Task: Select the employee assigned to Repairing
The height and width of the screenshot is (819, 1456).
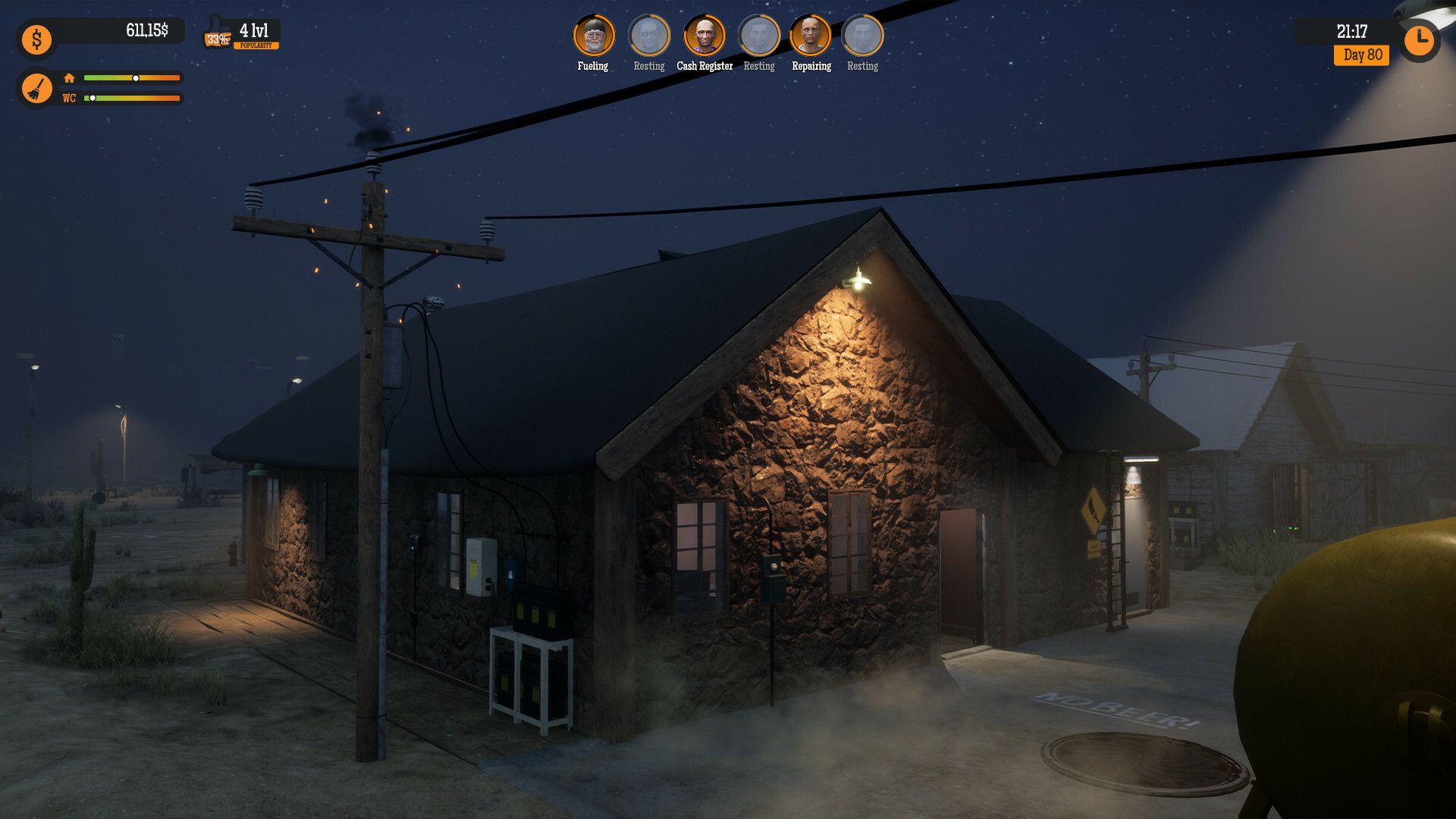Action: [810, 34]
